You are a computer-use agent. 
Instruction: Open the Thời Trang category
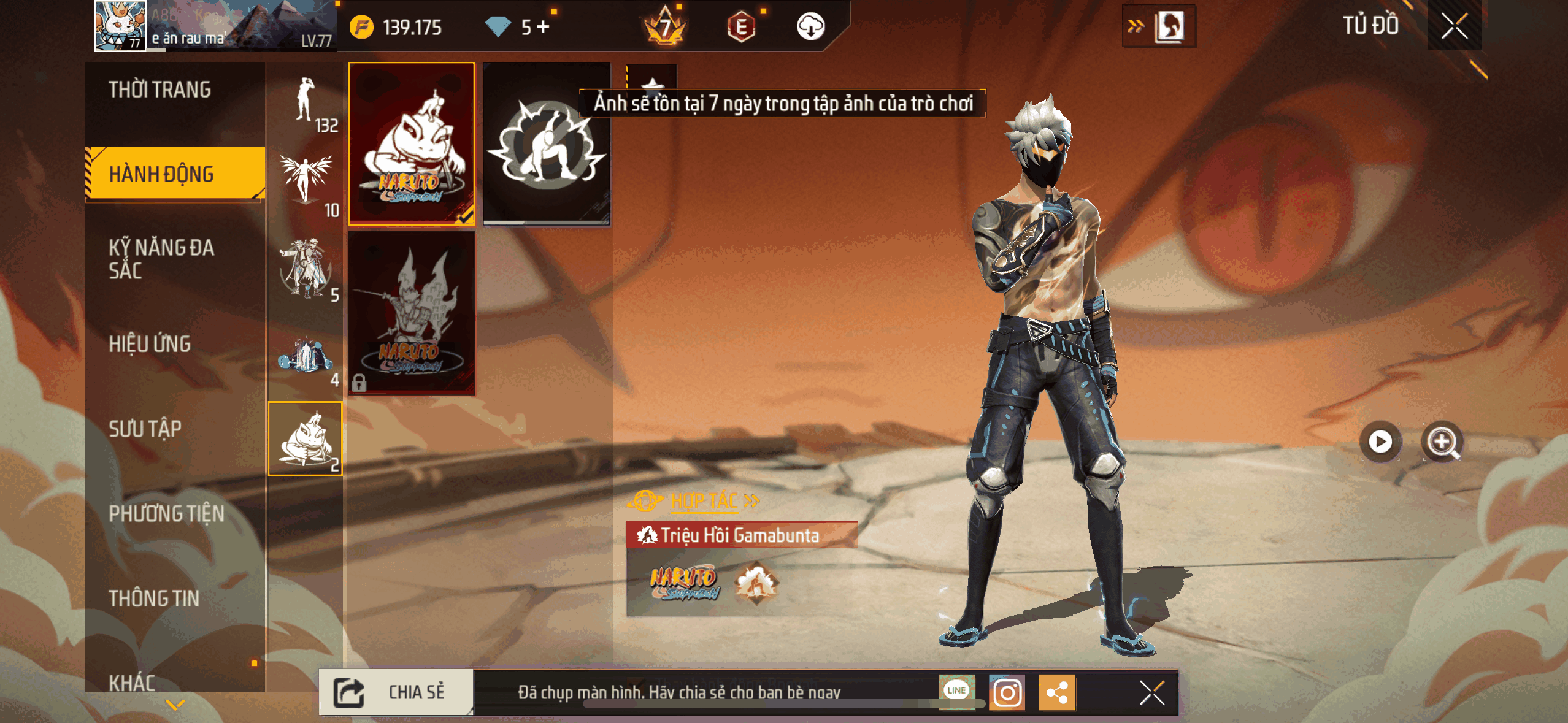click(161, 90)
